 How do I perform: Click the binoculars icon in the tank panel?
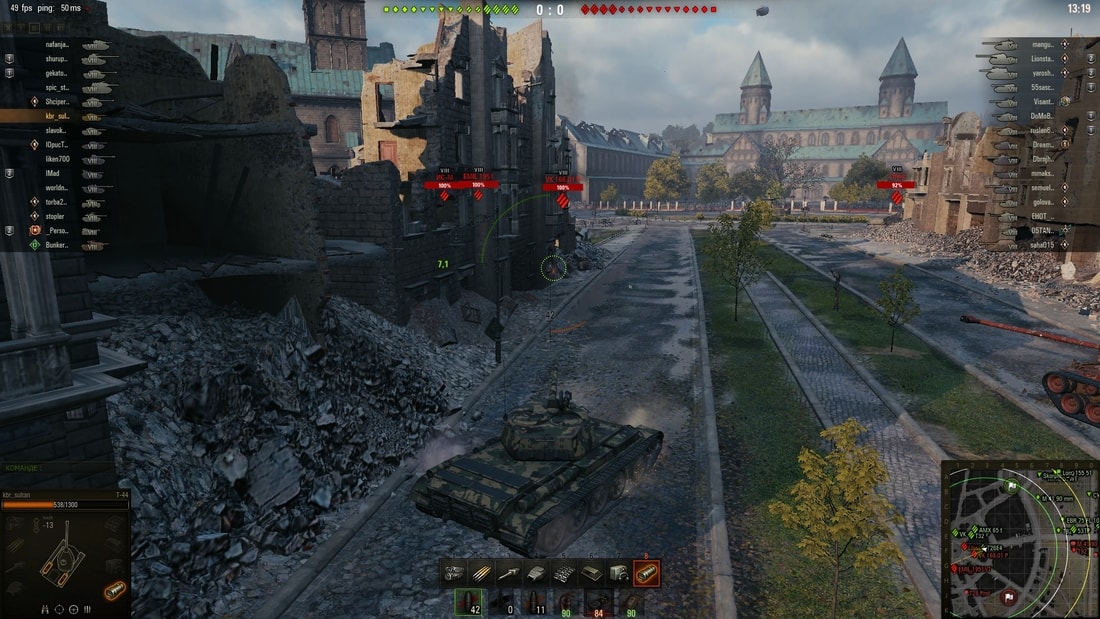(x=45, y=608)
